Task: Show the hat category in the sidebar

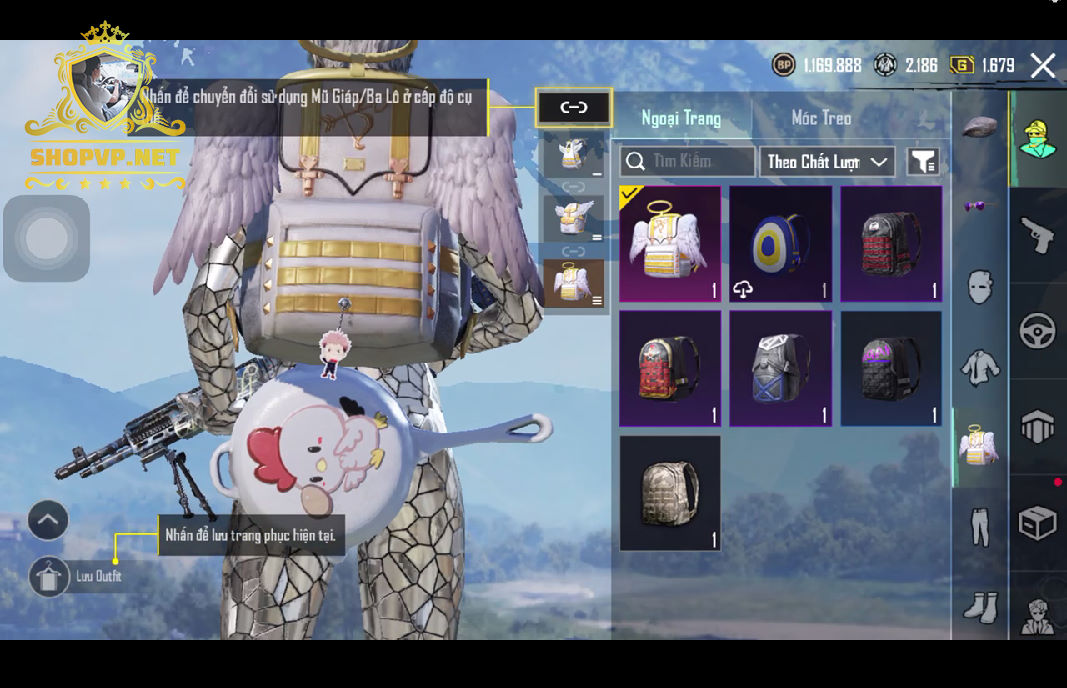Action: click(x=980, y=128)
